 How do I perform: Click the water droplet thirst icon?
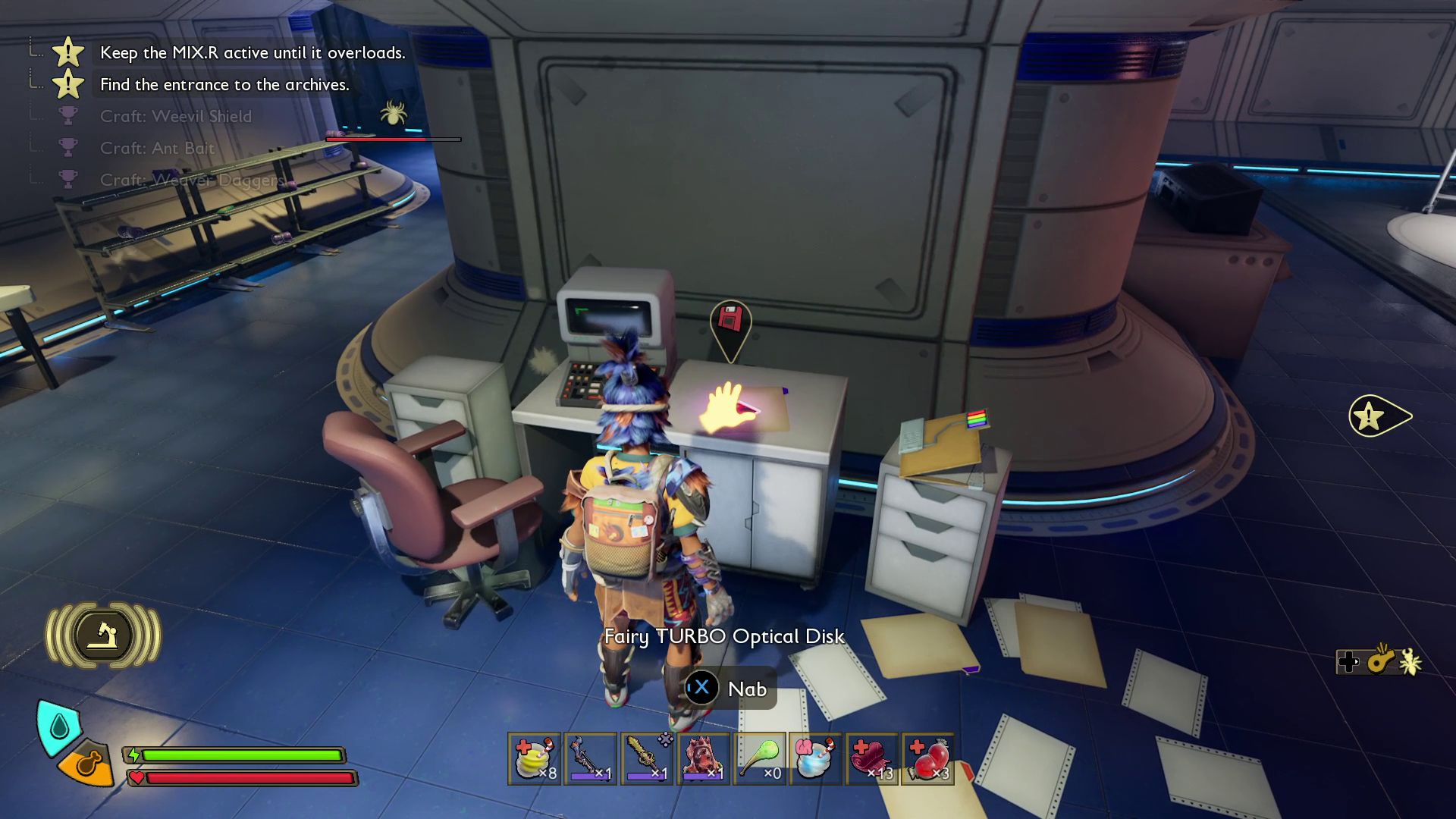59,726
